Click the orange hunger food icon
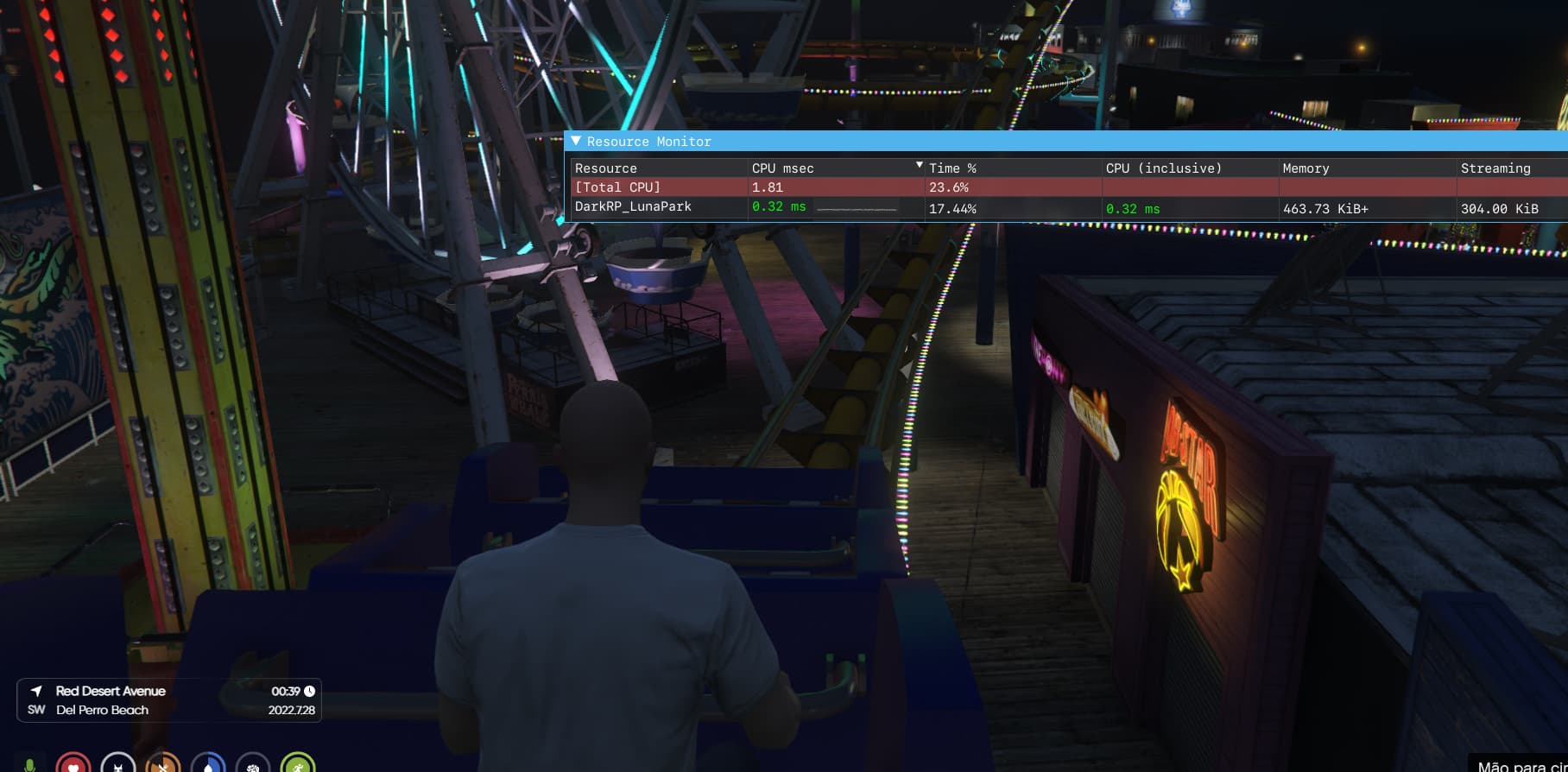The width and height of the screenshot is (1568, 772). click(164, 763)
